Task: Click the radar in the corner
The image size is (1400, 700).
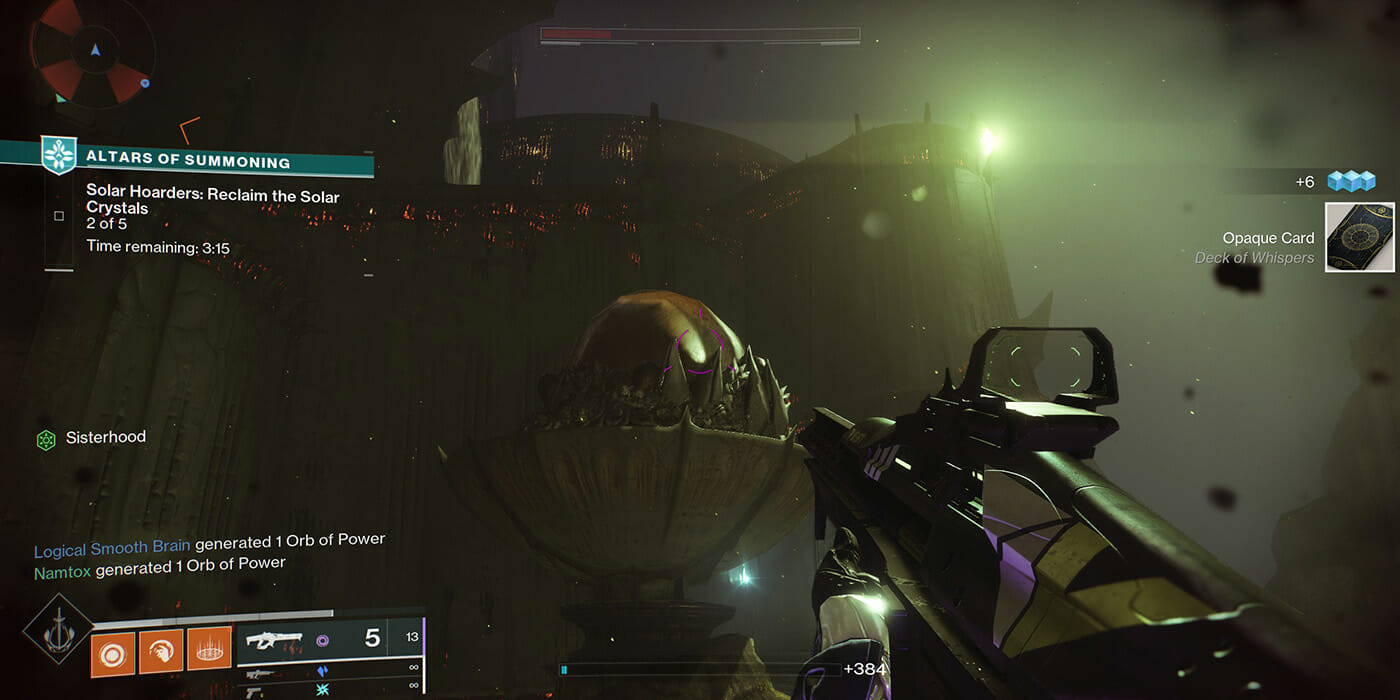Action: click(93, 52)
